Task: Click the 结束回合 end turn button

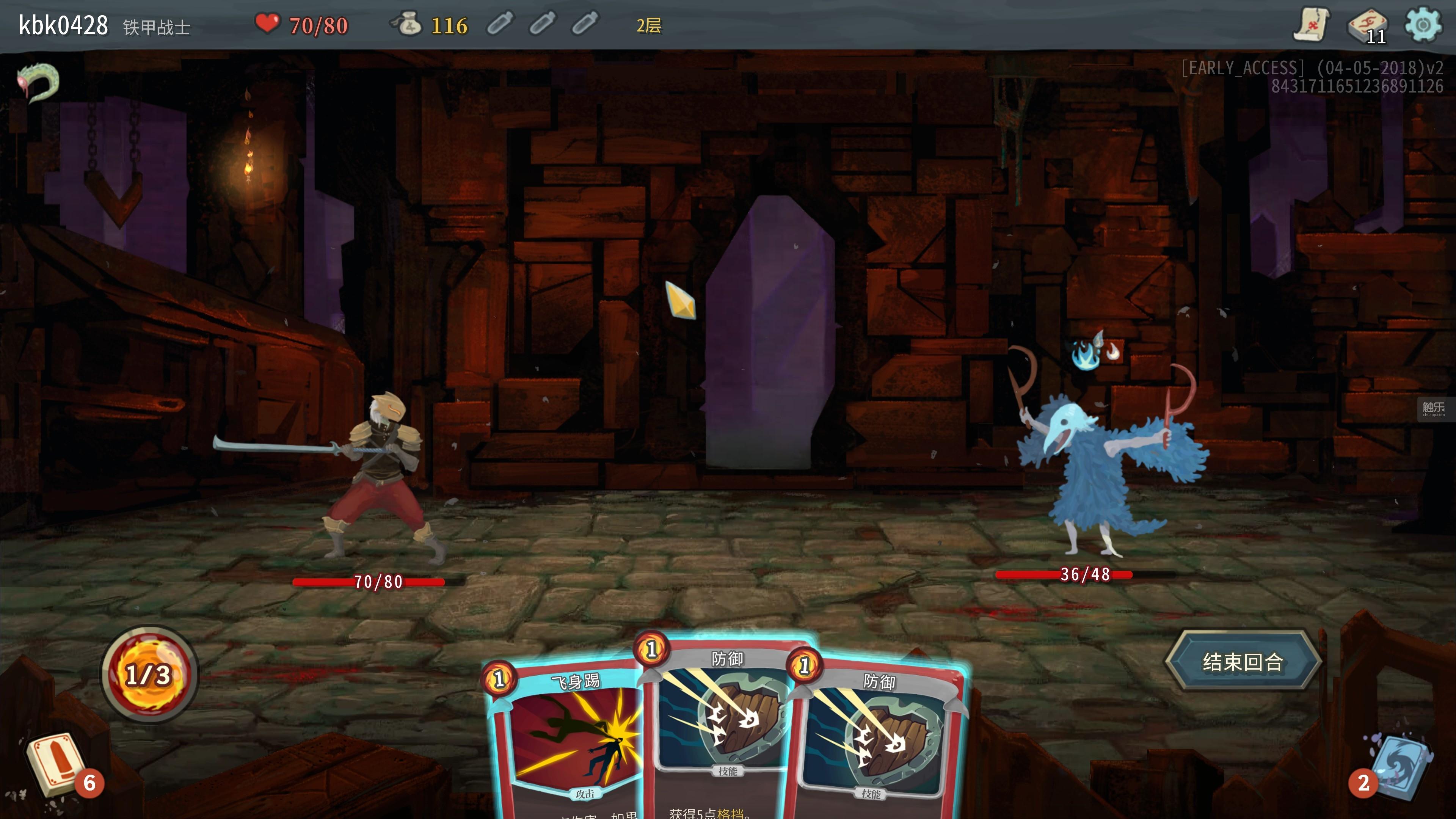Action: (1243, 661)
